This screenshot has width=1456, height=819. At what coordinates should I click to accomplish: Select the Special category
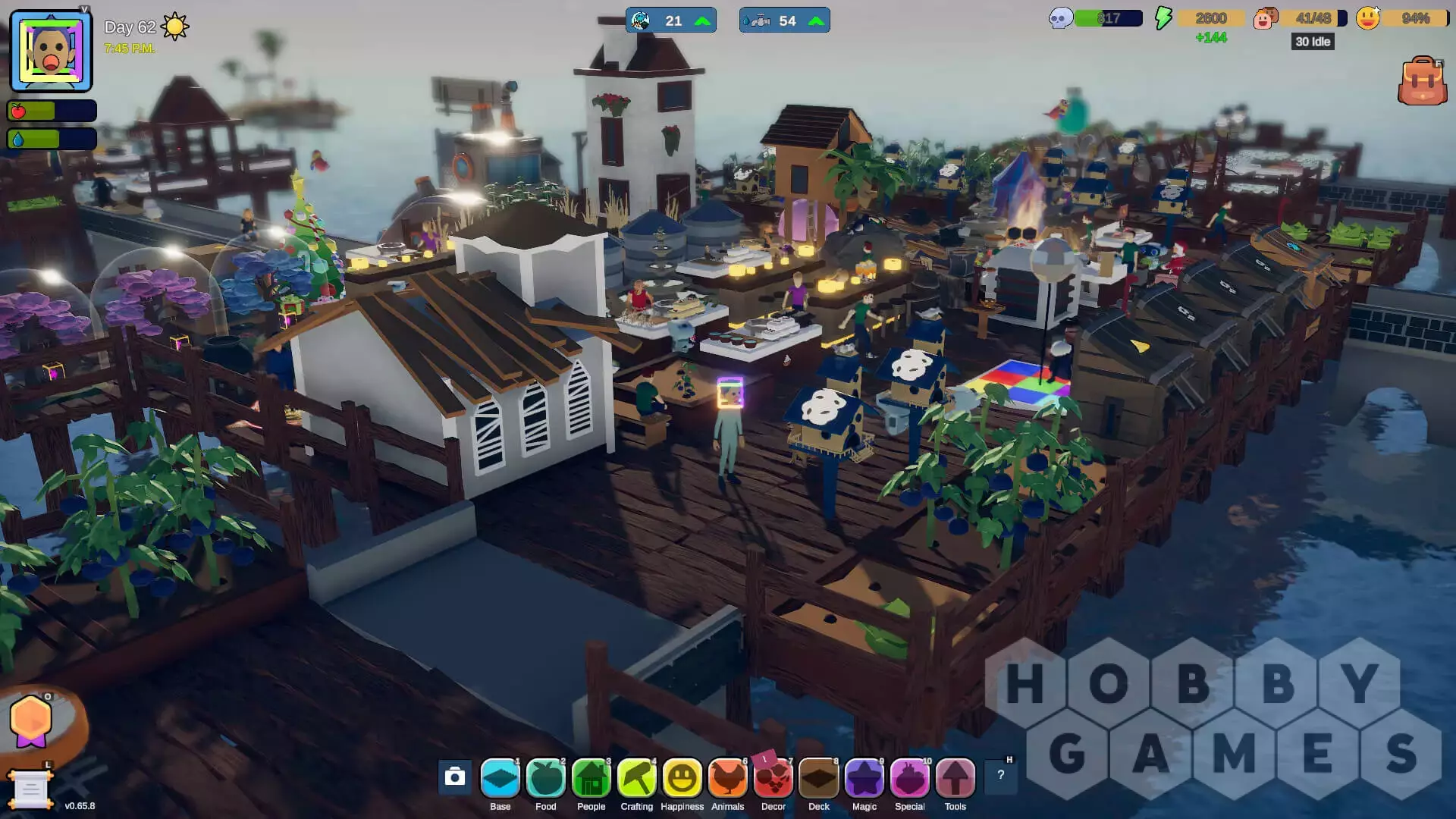point(910,778)
